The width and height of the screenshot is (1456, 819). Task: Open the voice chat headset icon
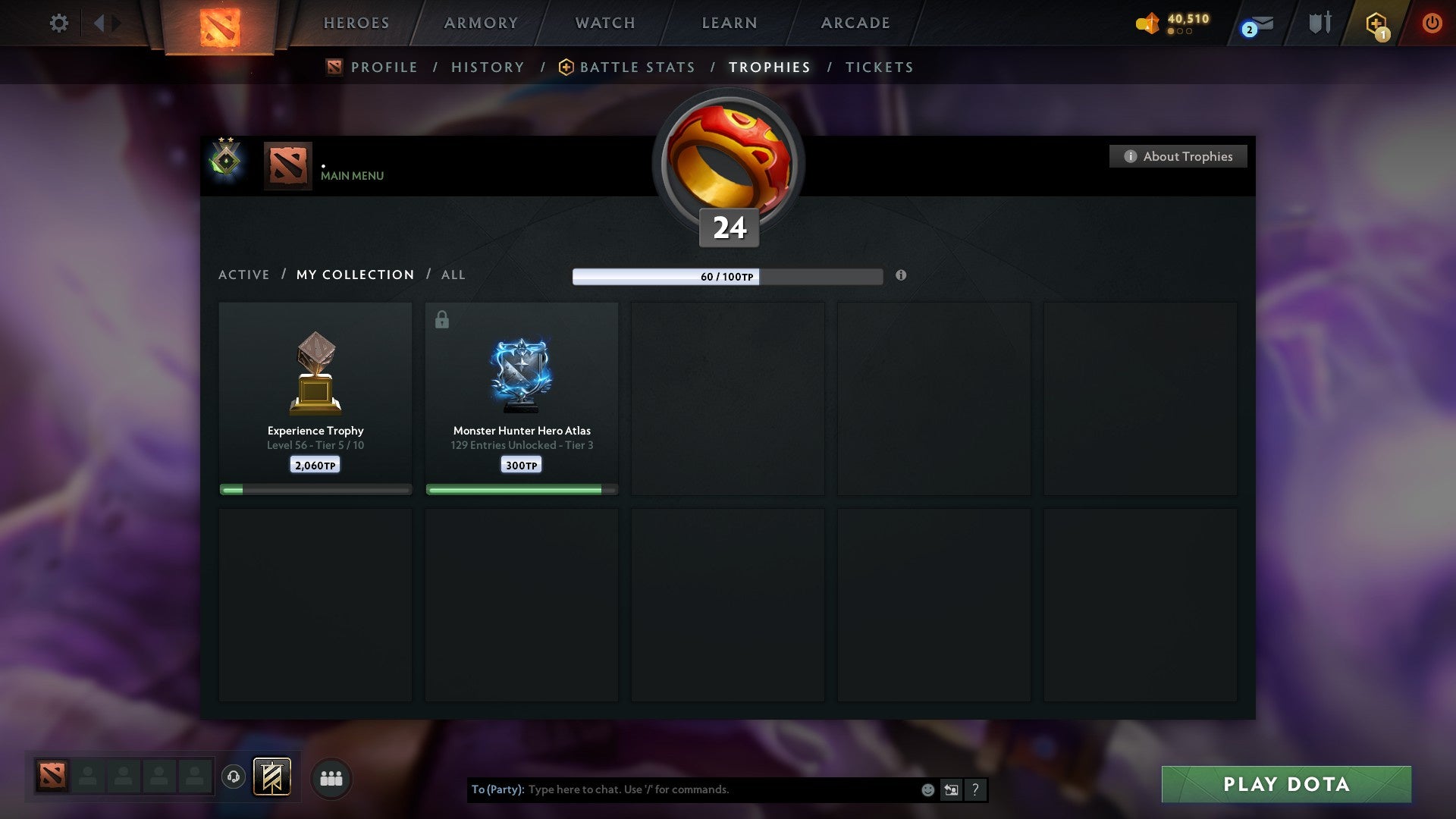click(234, 777)
